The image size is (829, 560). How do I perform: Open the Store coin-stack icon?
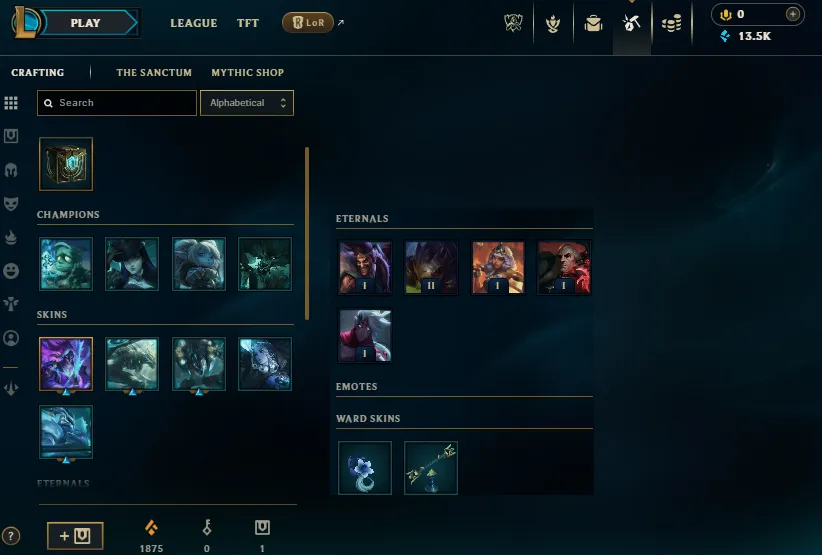tap(671, 23)
